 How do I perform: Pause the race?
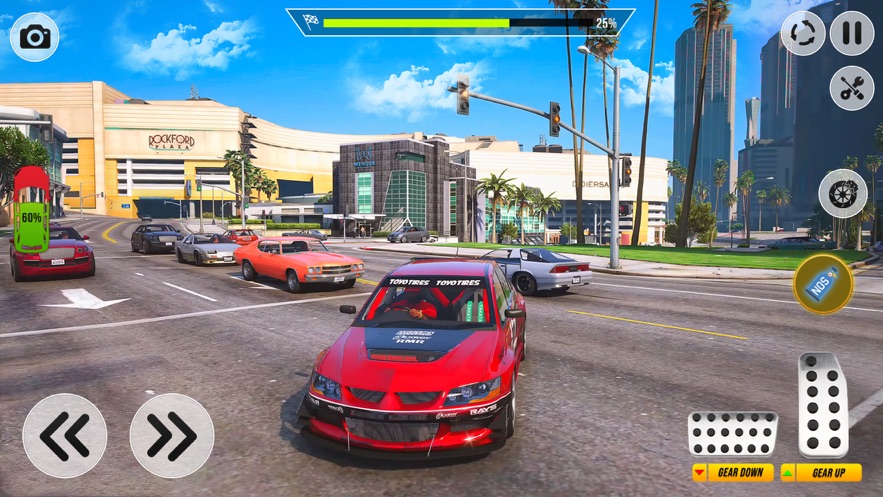click(x=851, y=34)
